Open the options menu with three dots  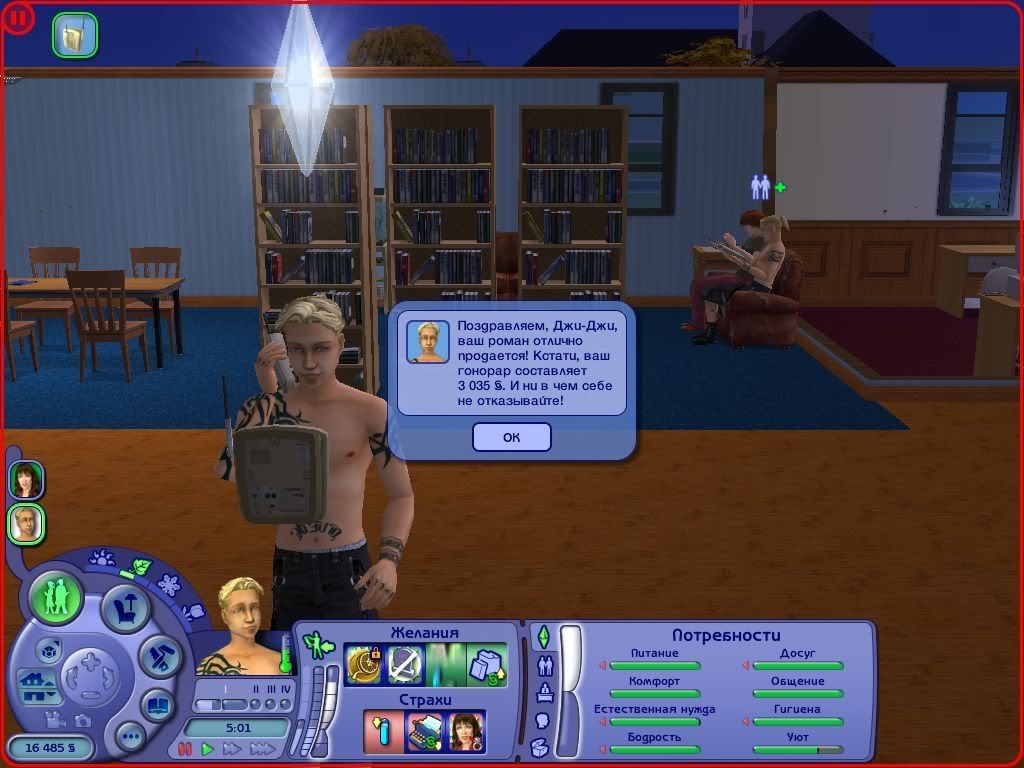[x=130, y=738]
